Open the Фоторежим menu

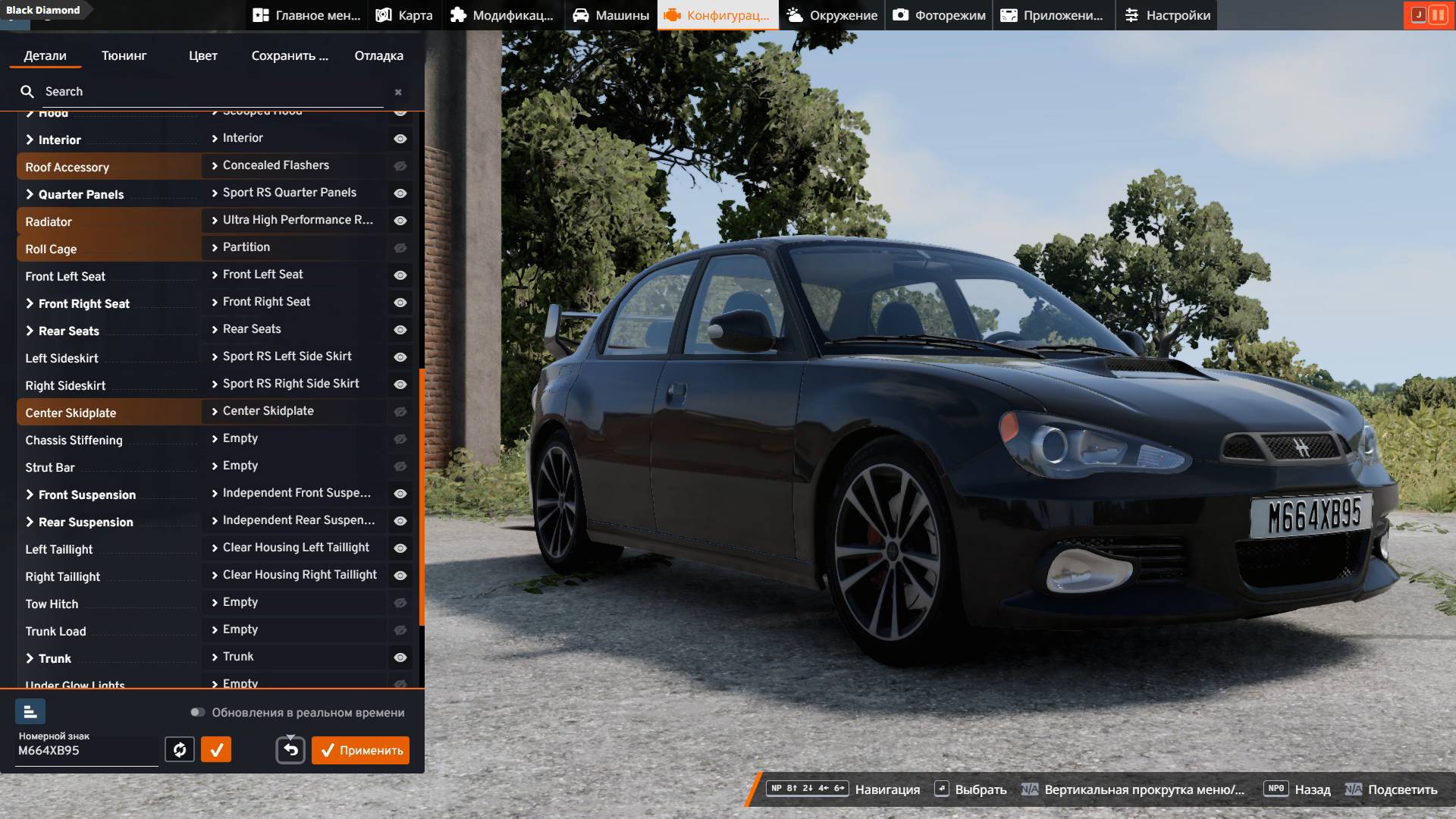(939, 15)
